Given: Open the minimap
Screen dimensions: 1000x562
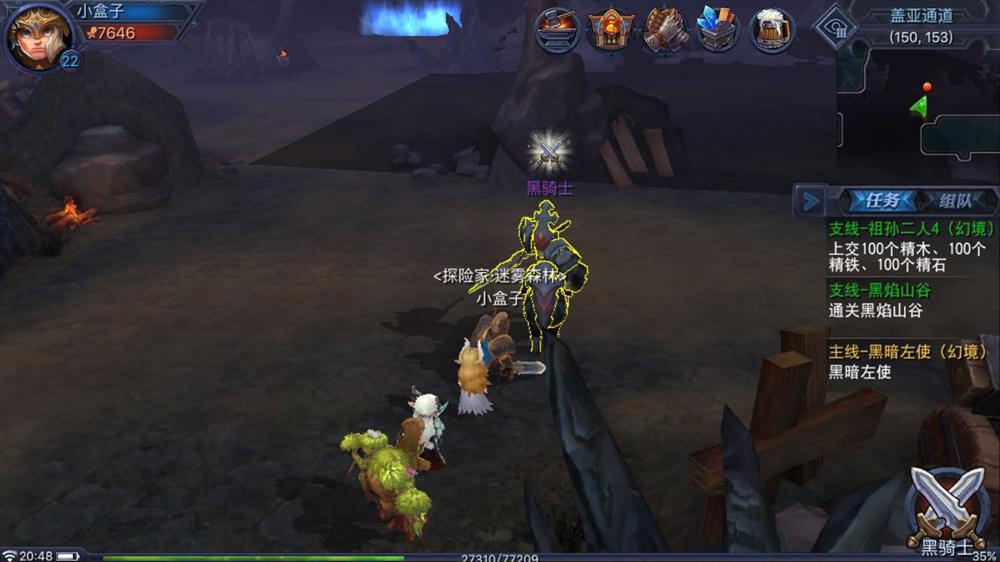Looking at the screenshot, I should [918, 110].
